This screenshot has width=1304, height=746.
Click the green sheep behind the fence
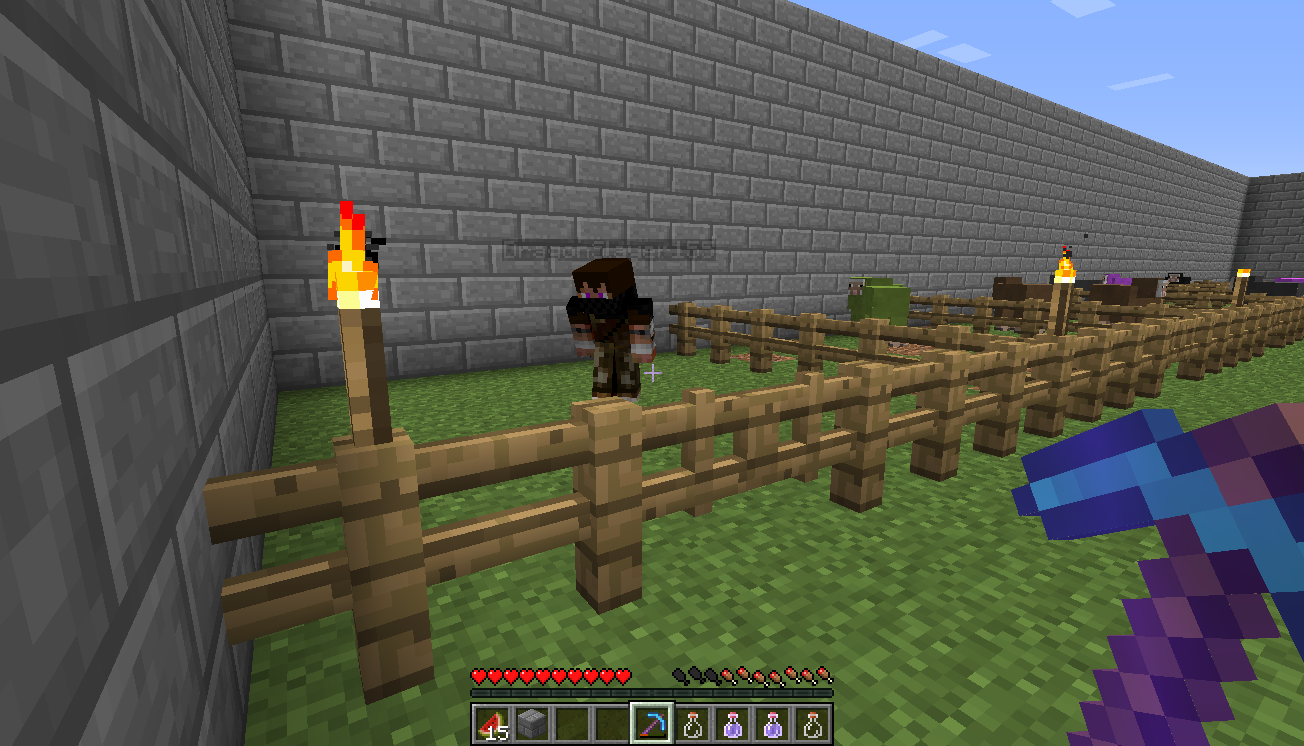point(878,300)
